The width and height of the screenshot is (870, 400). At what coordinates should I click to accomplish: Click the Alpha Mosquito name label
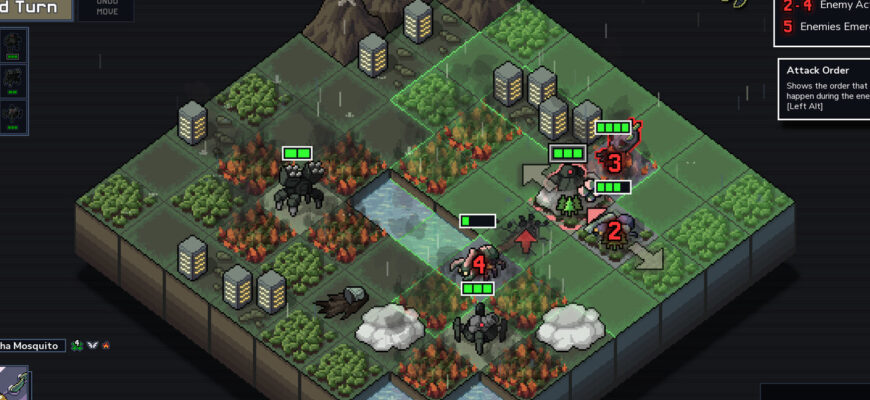pyautogui.click(x=30, y=346)
